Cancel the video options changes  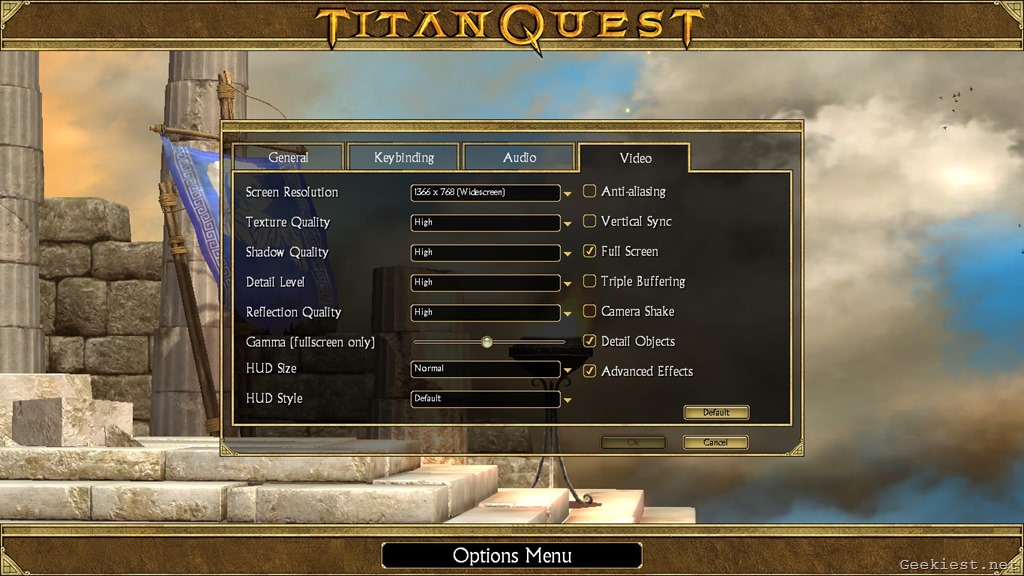(x=715, y=442)
